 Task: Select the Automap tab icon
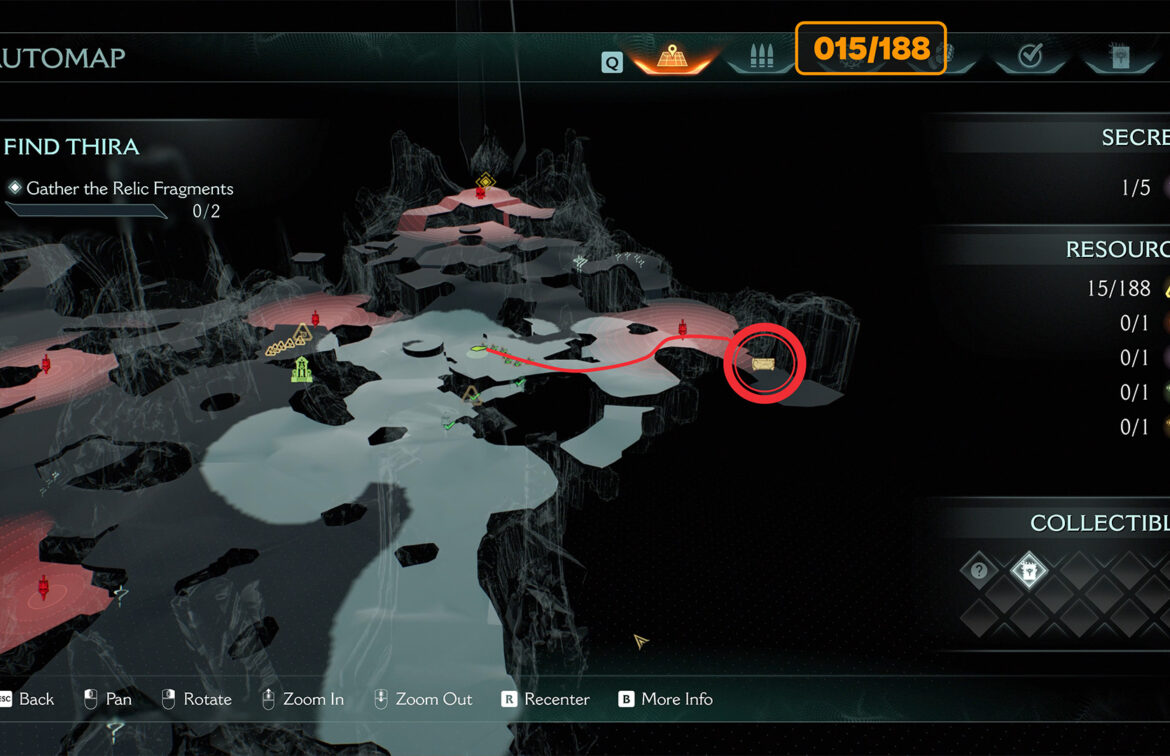pyautogui.click(x=671, y=58)
